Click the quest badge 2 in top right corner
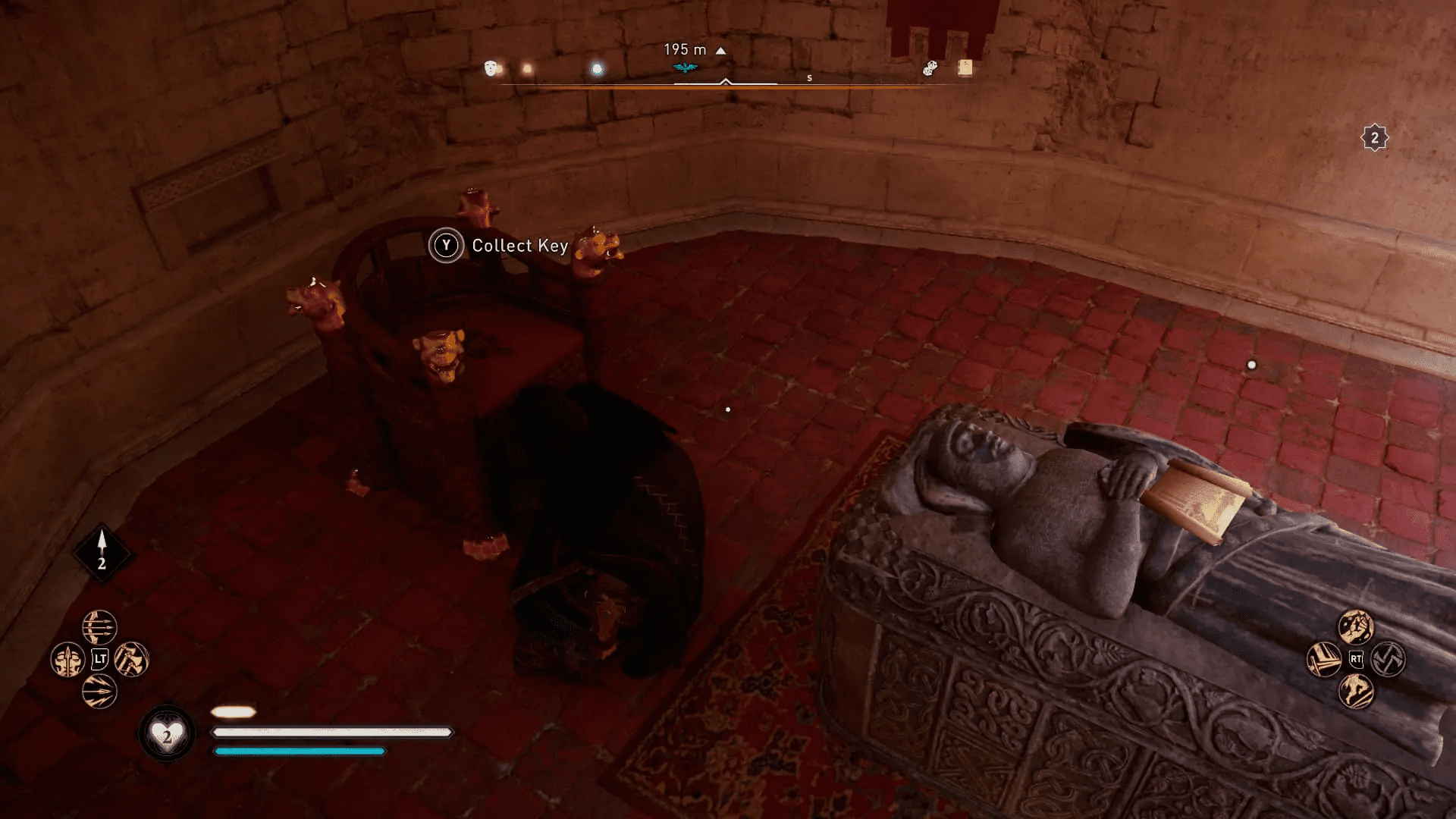1456x819 pixels. 1375,136
